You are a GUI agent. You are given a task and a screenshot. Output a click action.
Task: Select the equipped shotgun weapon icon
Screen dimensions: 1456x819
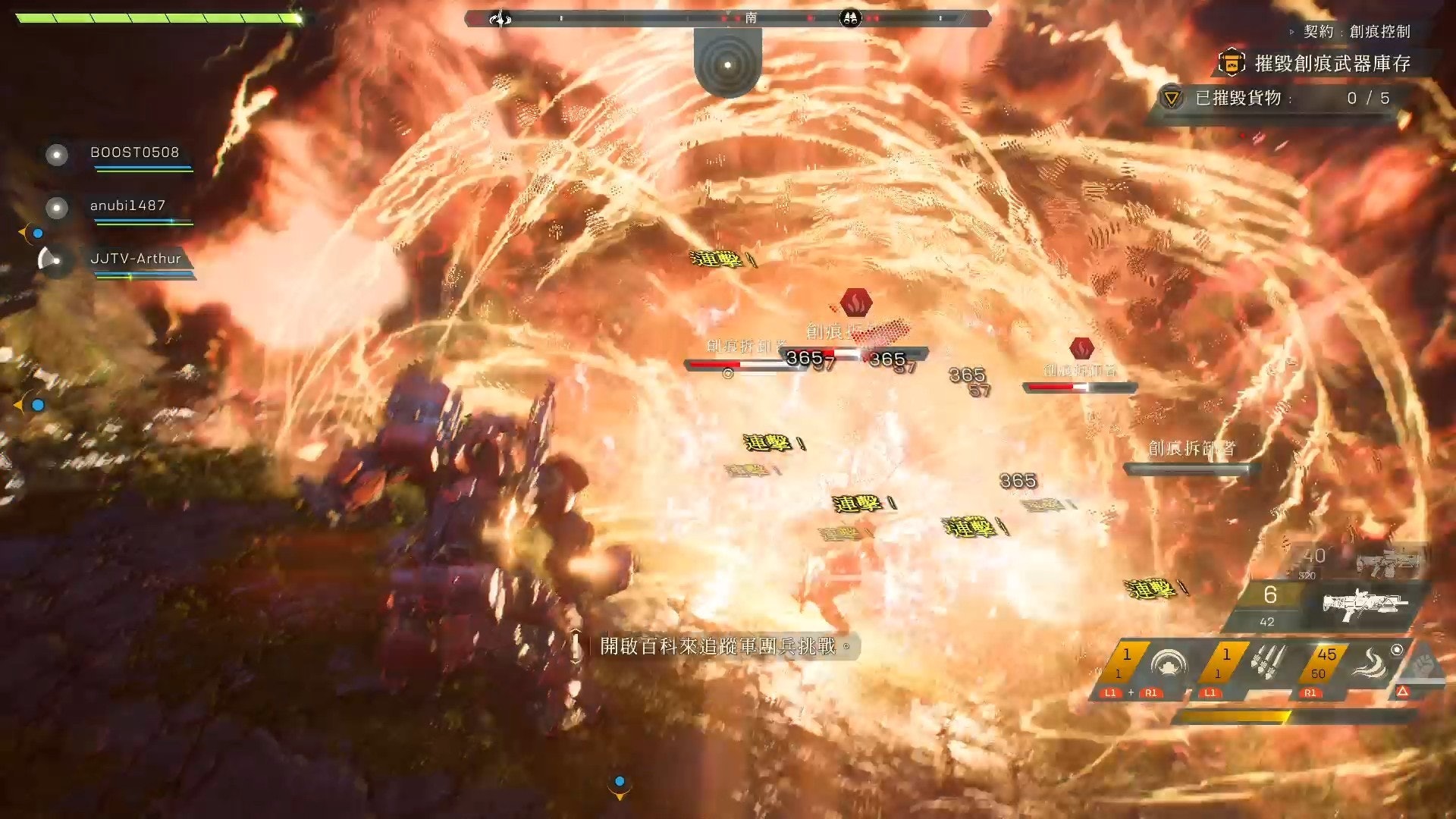click(1364, 604)
